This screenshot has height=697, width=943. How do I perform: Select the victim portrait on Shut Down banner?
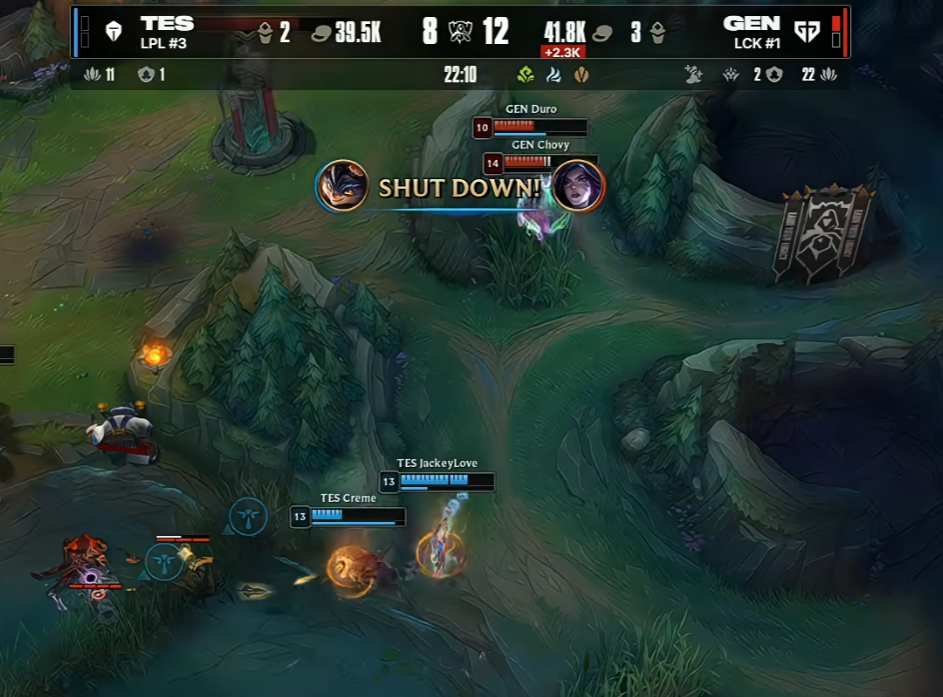point(578,186)
